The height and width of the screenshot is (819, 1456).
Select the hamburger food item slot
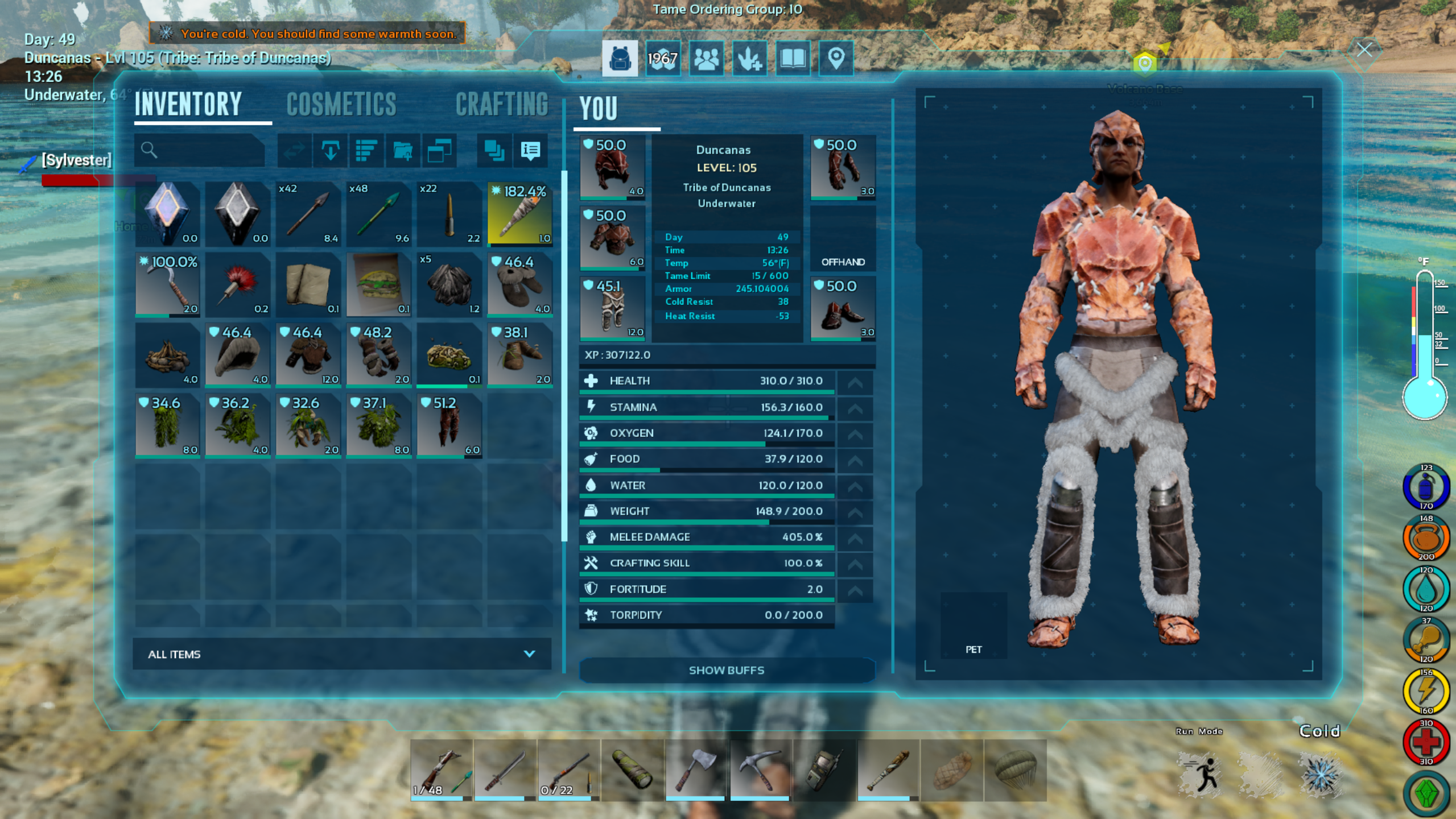(x=378, y=284)
